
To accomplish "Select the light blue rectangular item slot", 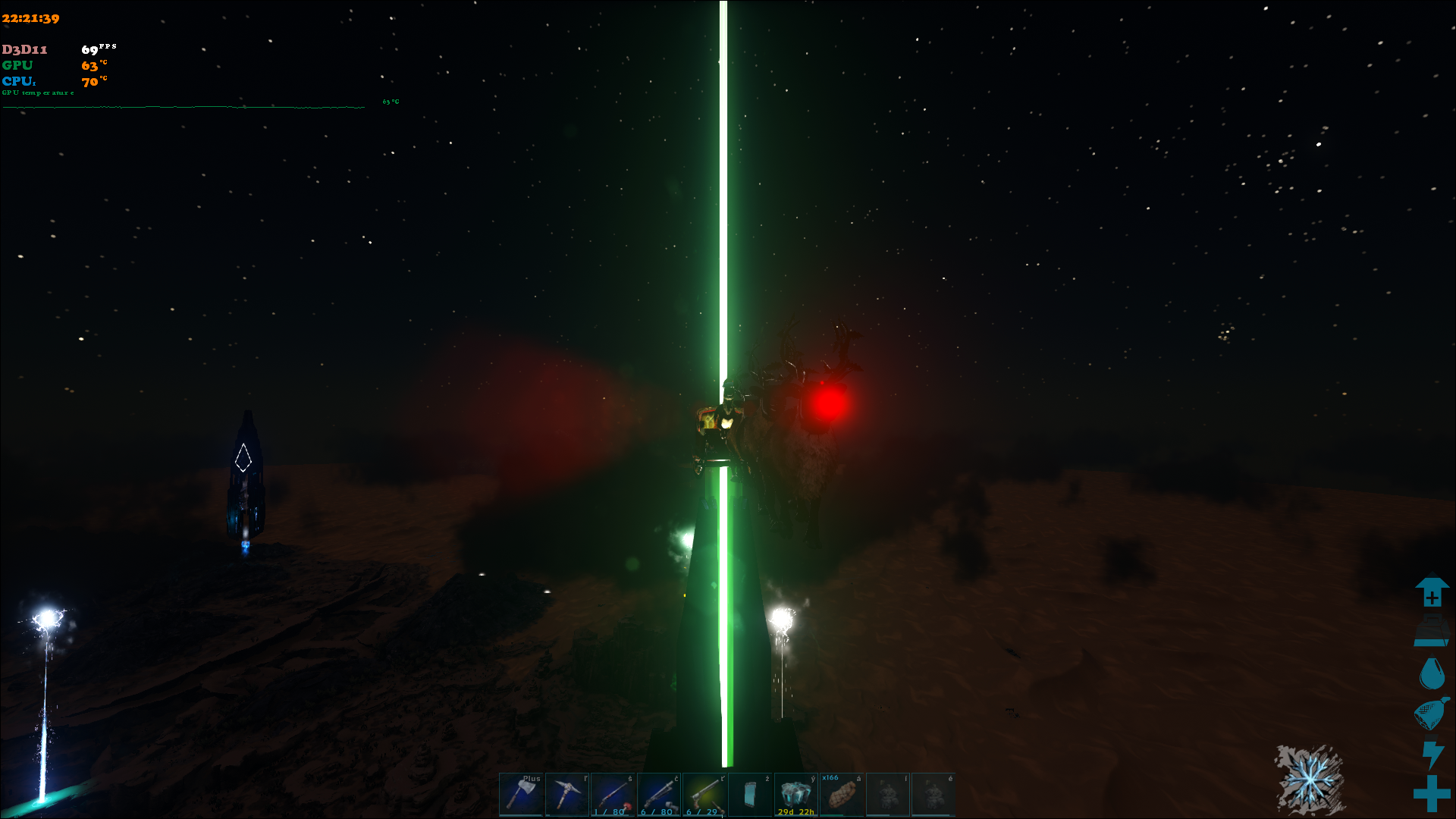I will coord(750,794).
